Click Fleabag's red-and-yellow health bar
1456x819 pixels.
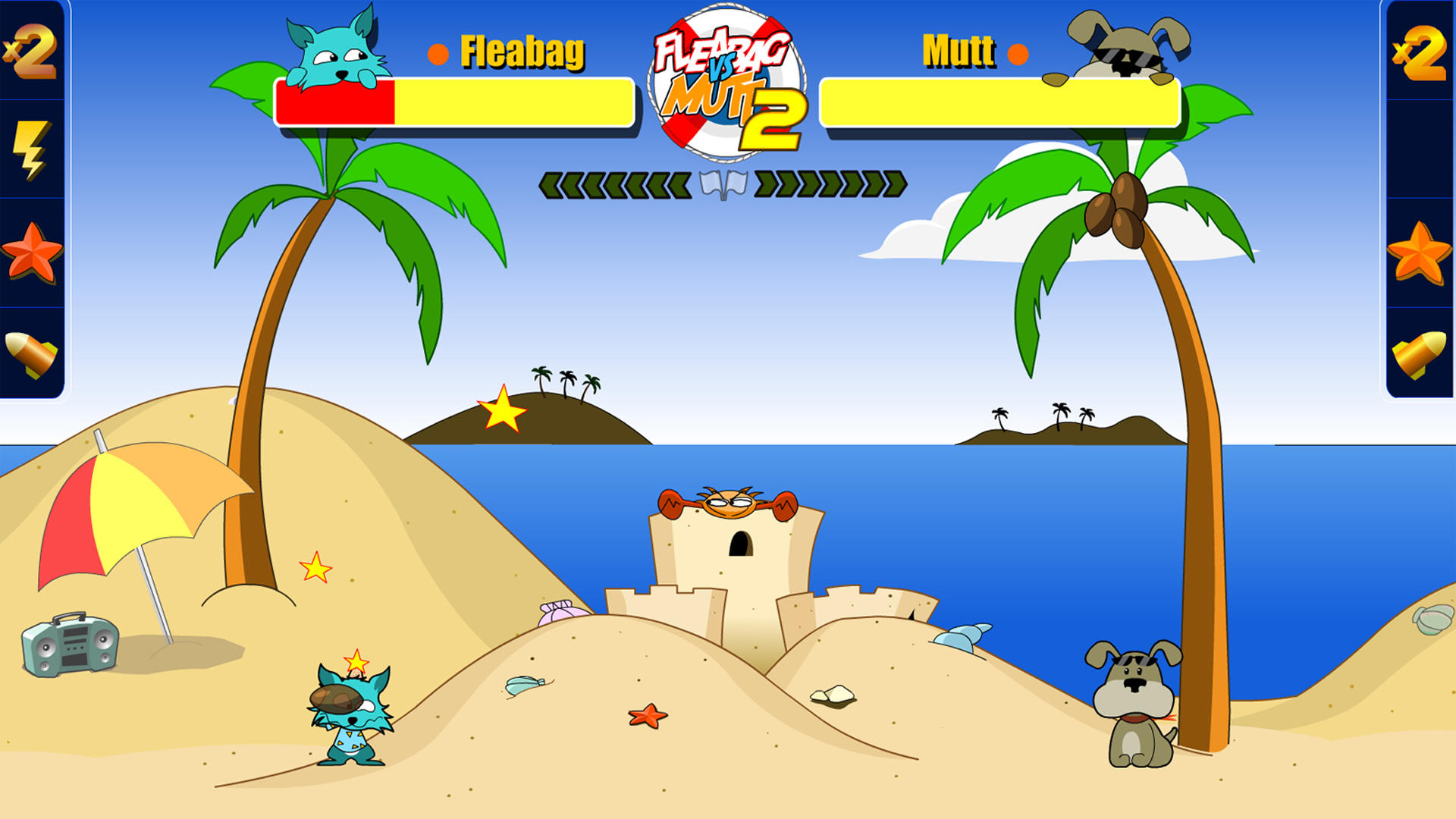(x=453, y=102)
